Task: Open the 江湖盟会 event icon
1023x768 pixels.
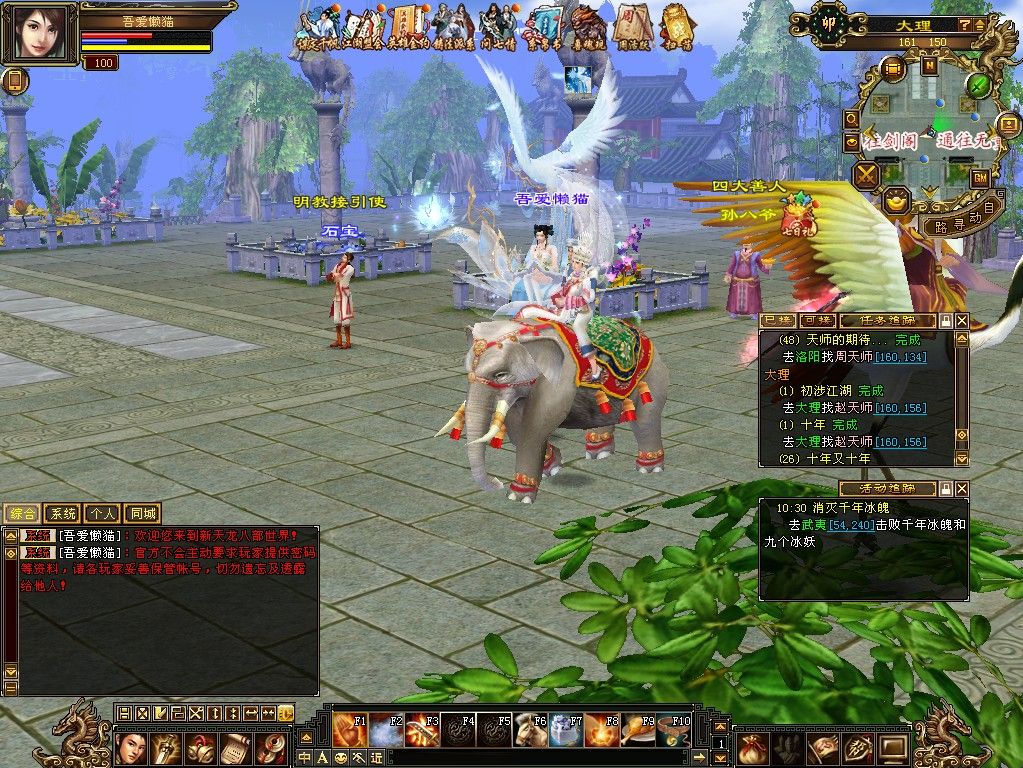Action: 360,27
